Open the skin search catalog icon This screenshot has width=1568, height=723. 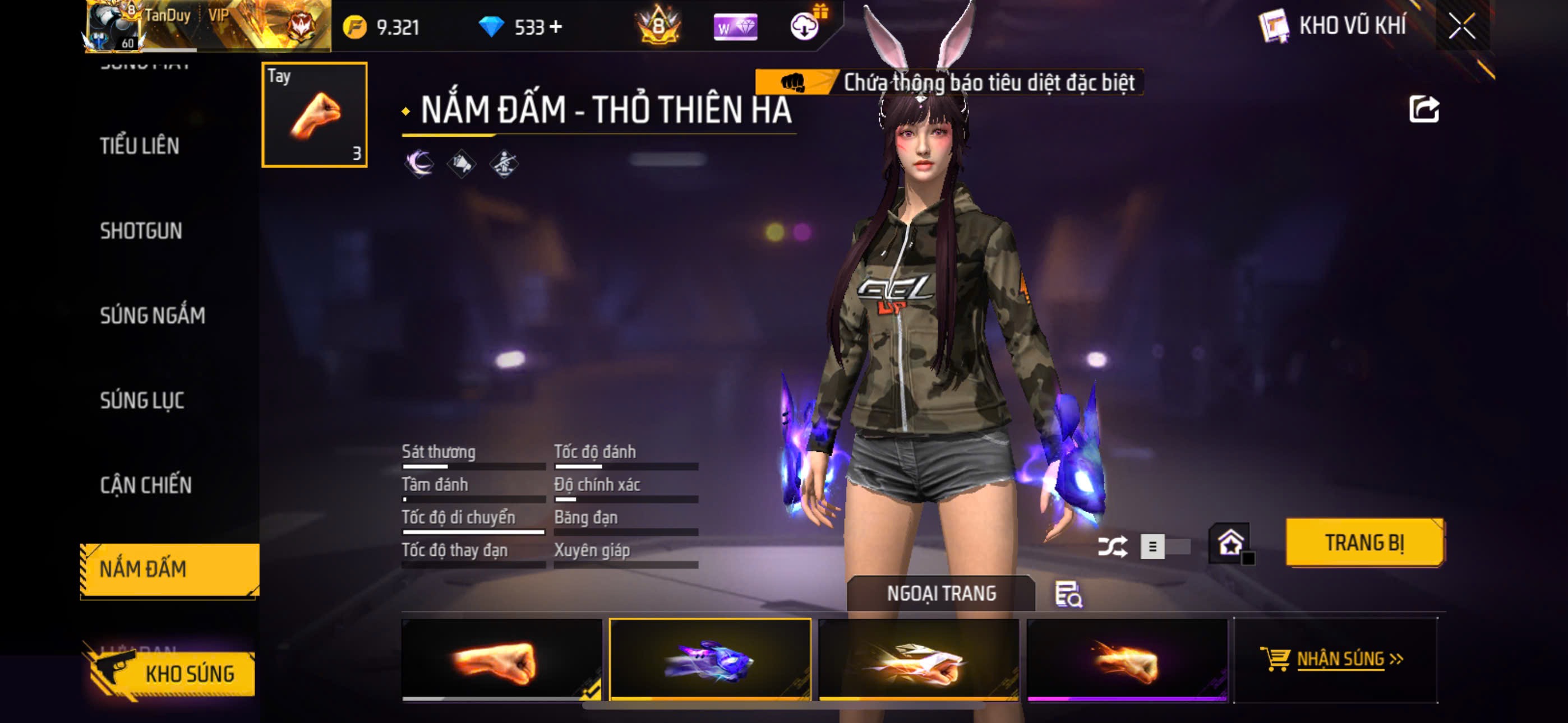pos(1068,595)
